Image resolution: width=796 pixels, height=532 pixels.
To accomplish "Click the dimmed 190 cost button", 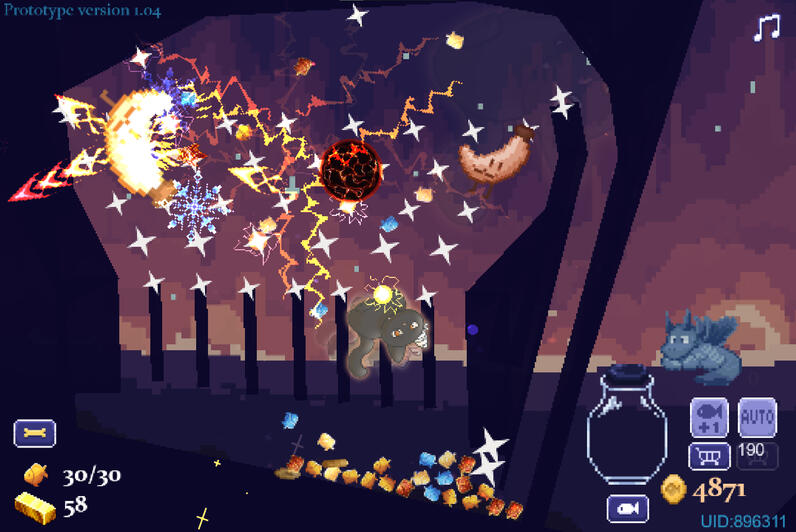I will point(757,455).
